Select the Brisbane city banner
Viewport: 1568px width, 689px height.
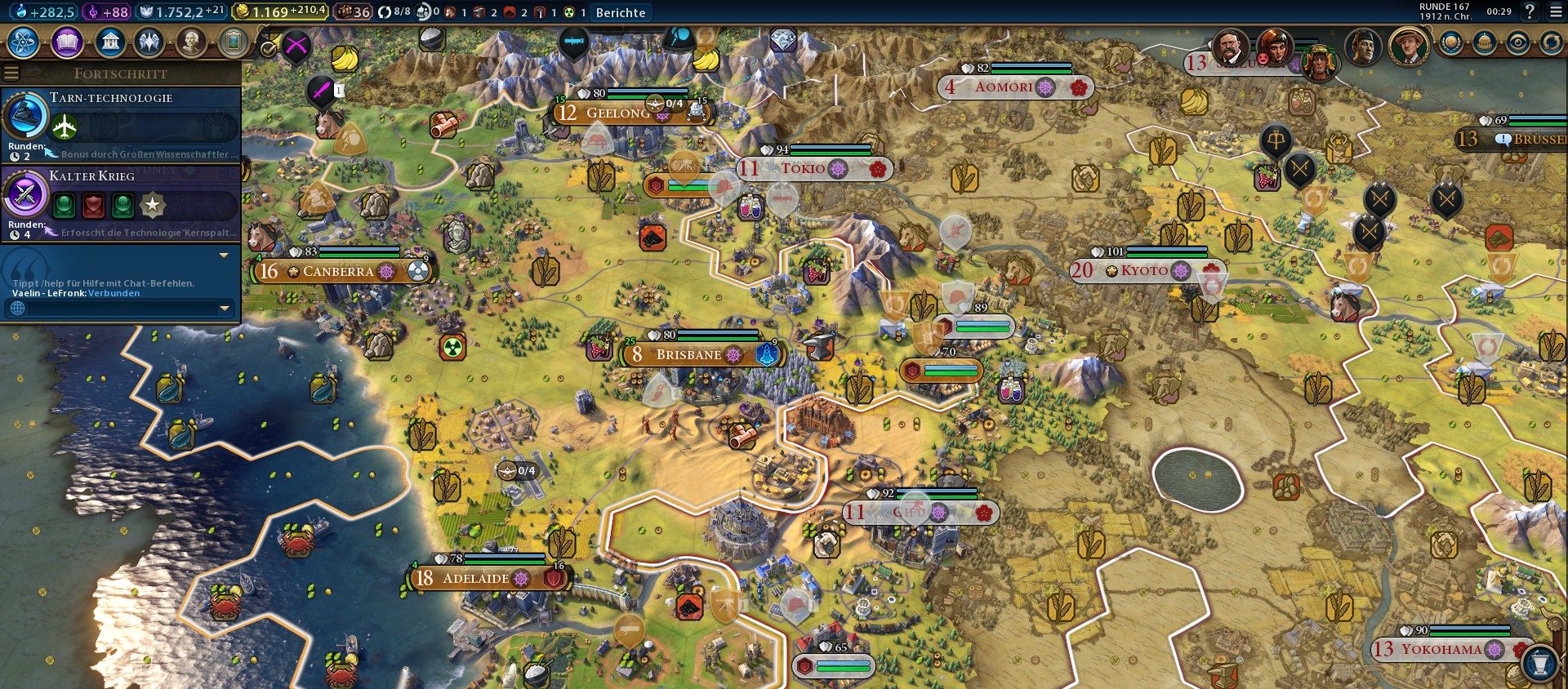click(688, 355)
